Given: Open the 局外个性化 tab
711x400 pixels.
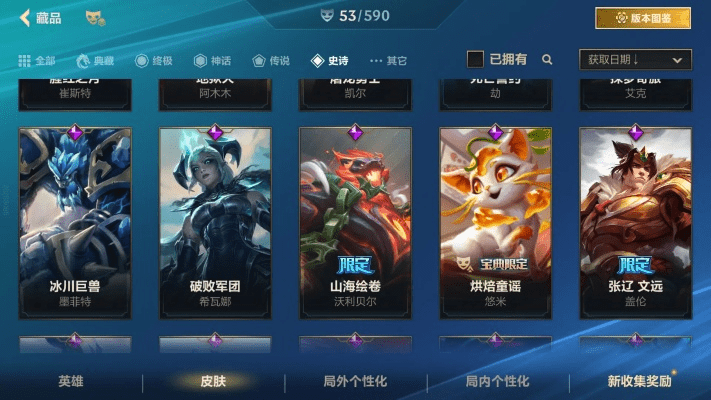Looking at the screenshot, I should (355, 381).
